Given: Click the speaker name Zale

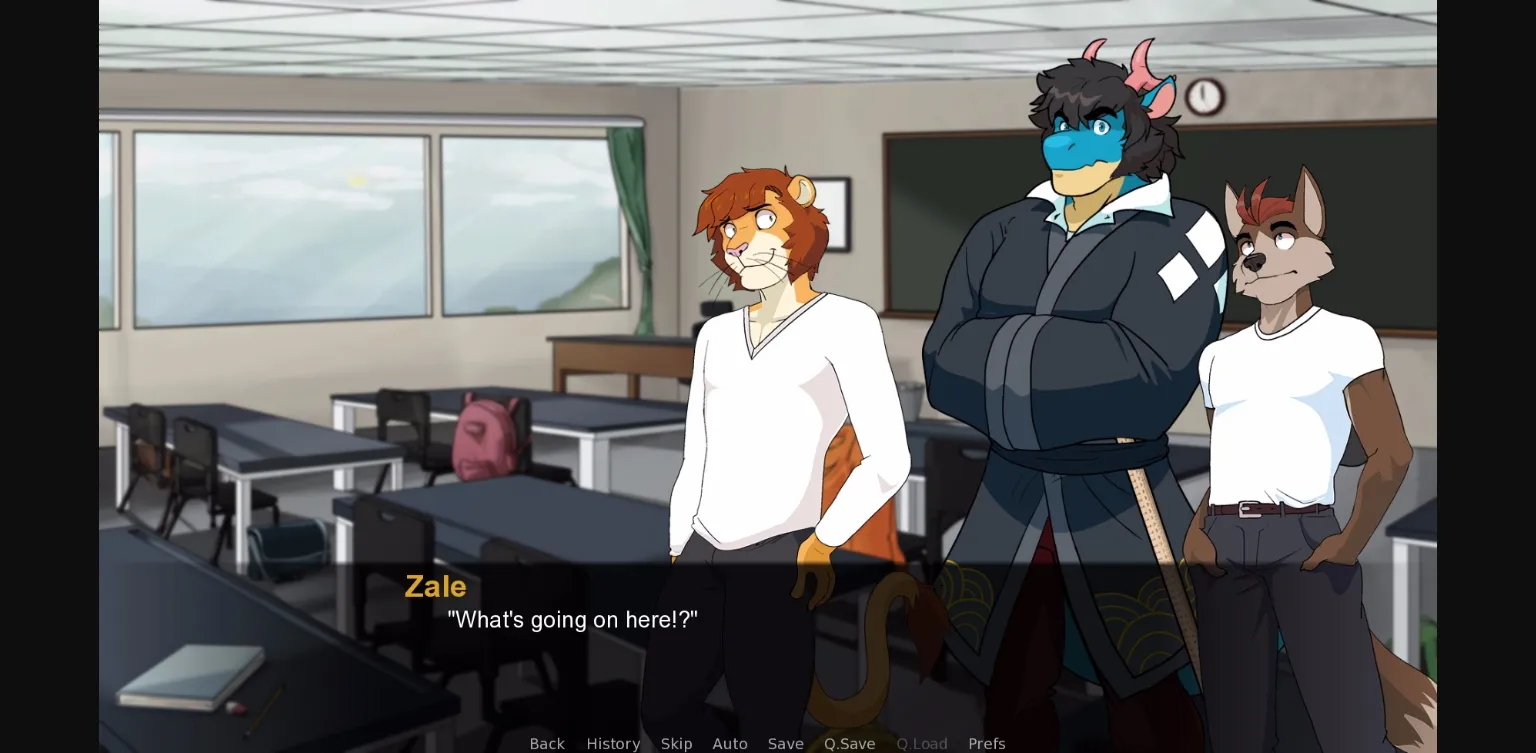Looking at the screenshot, I should coord(435,587).
